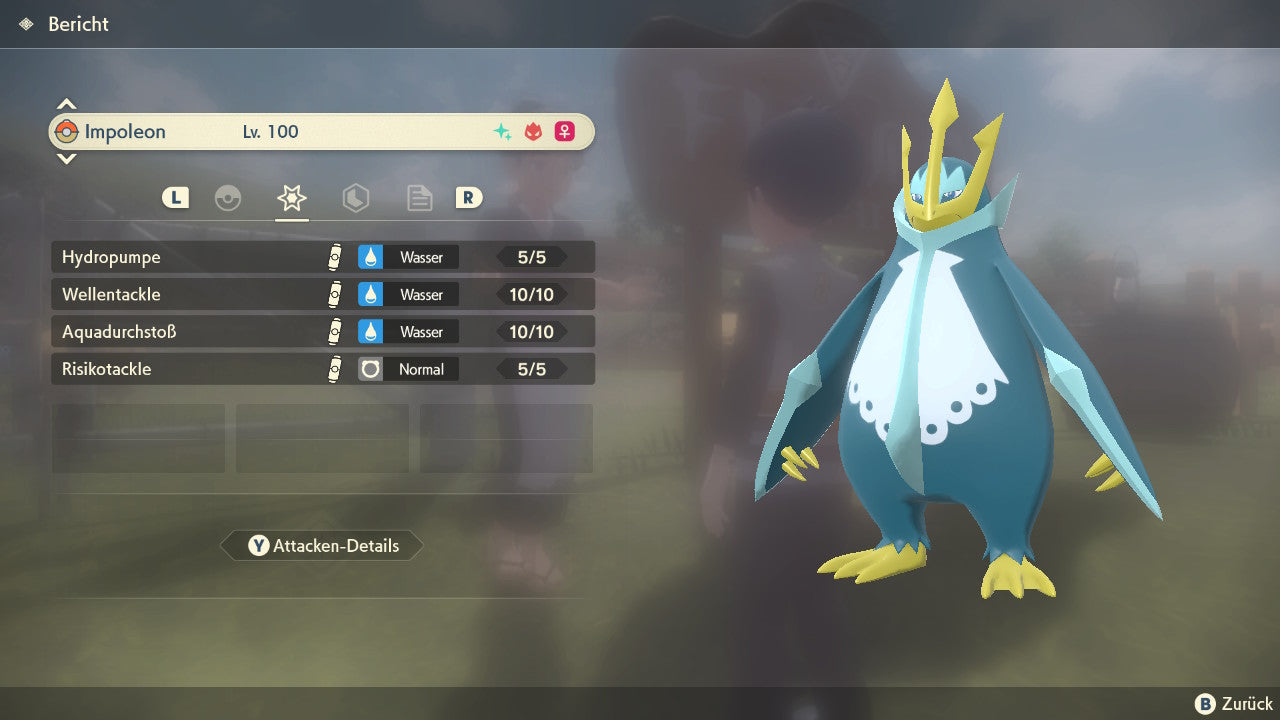Go back with Zurück
This screenshot has height=720, width=1280.
1234,704
